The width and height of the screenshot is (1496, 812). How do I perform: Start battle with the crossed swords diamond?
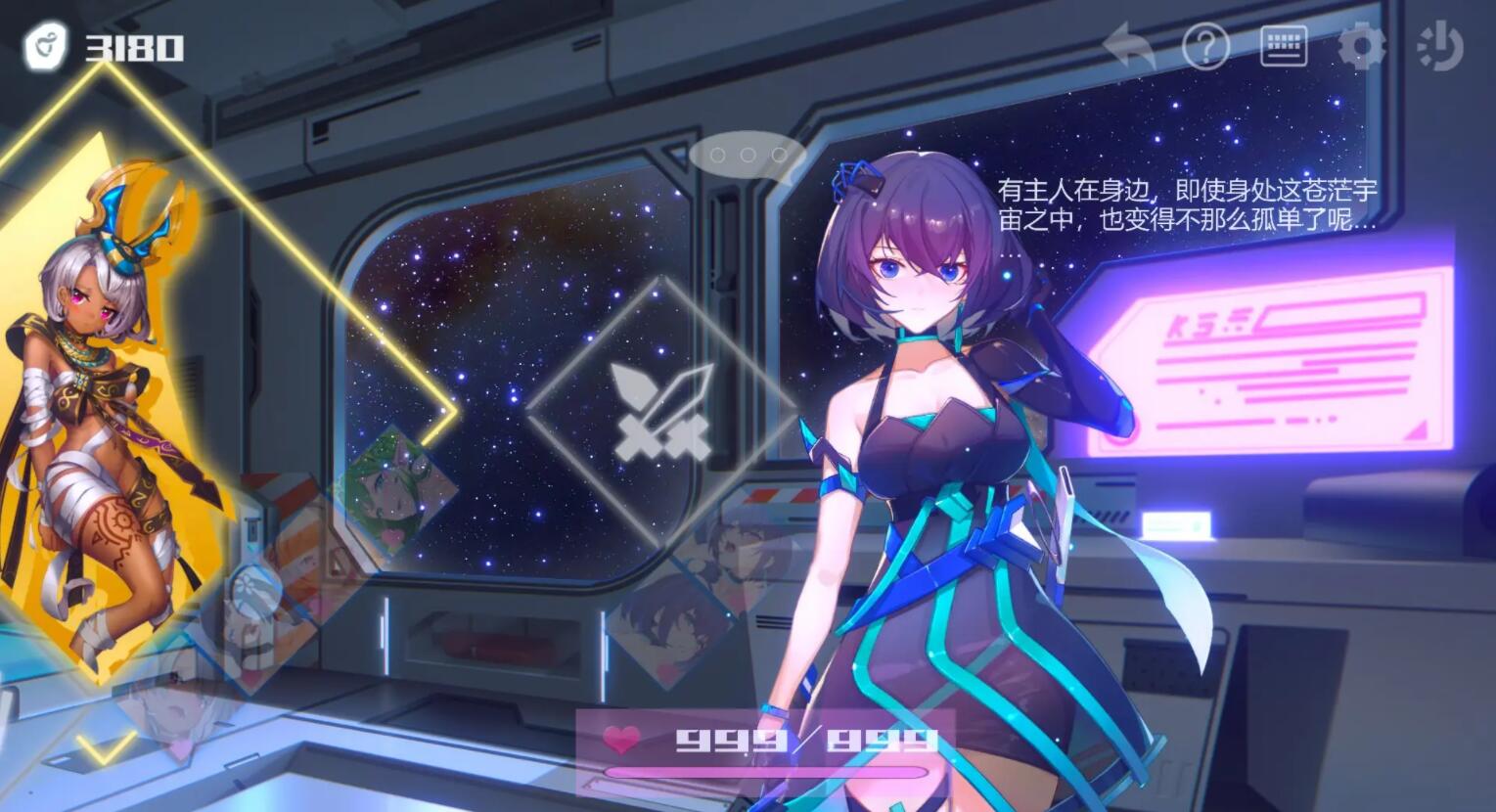[661, 412]
